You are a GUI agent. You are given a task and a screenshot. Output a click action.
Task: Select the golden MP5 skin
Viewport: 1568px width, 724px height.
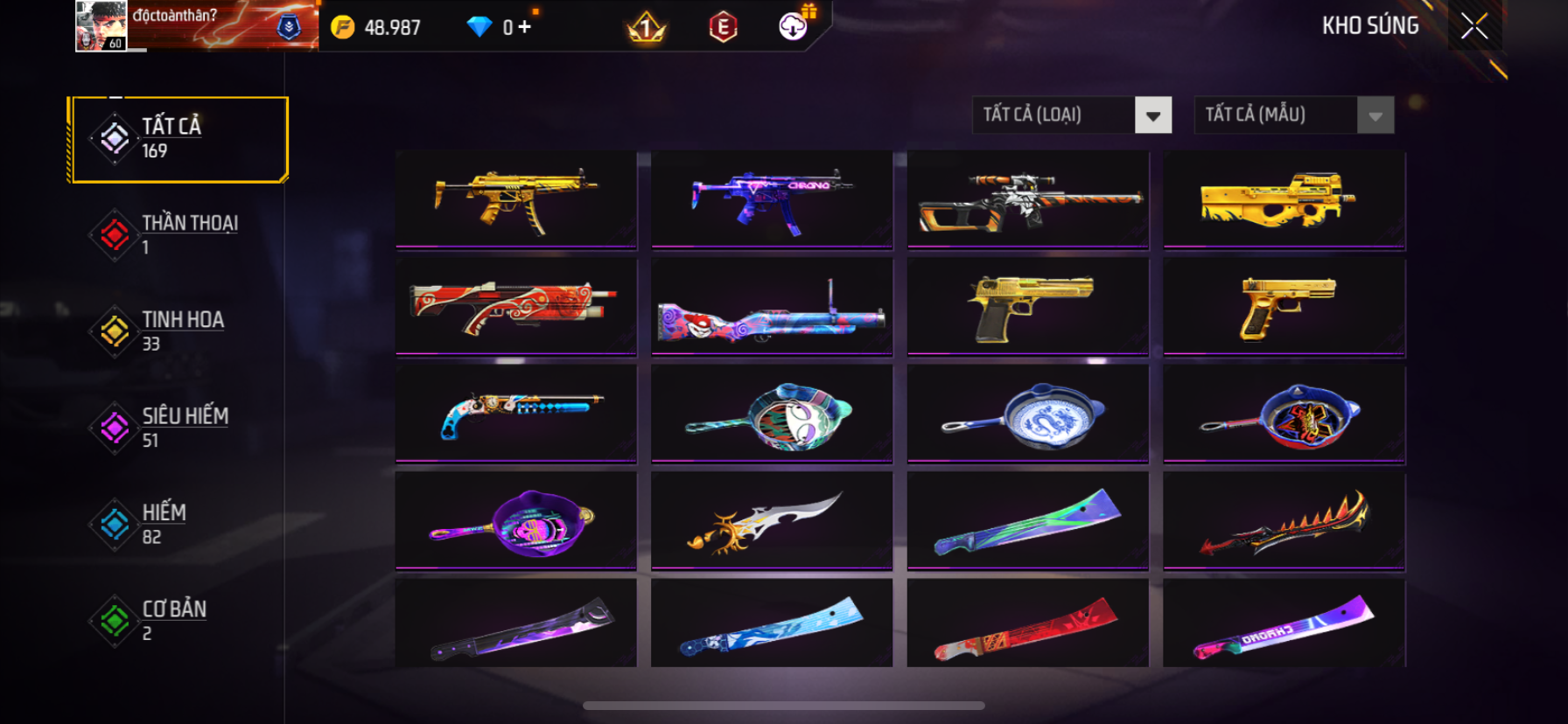(516, 199)
